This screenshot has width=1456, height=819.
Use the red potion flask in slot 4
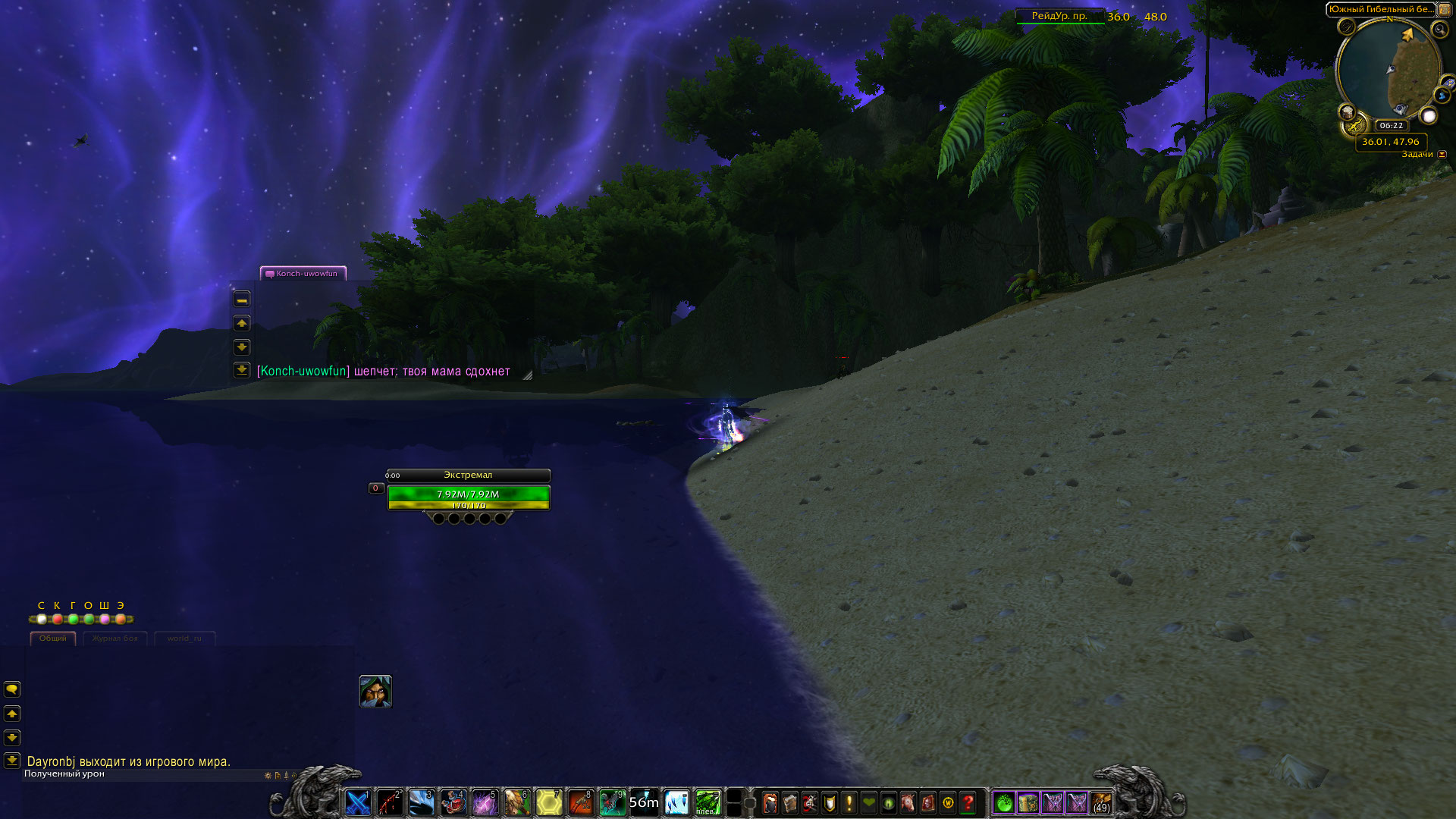click(453, 802)
